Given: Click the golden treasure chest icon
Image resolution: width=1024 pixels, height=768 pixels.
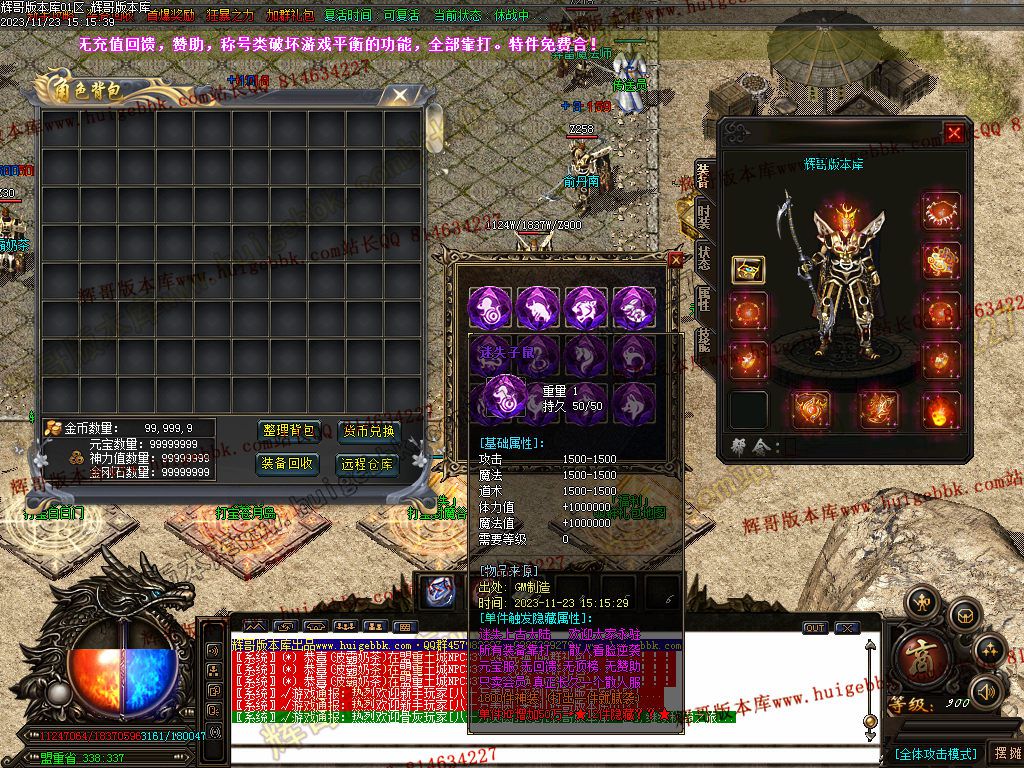Looking at the screenshot, I should [748, 270].
